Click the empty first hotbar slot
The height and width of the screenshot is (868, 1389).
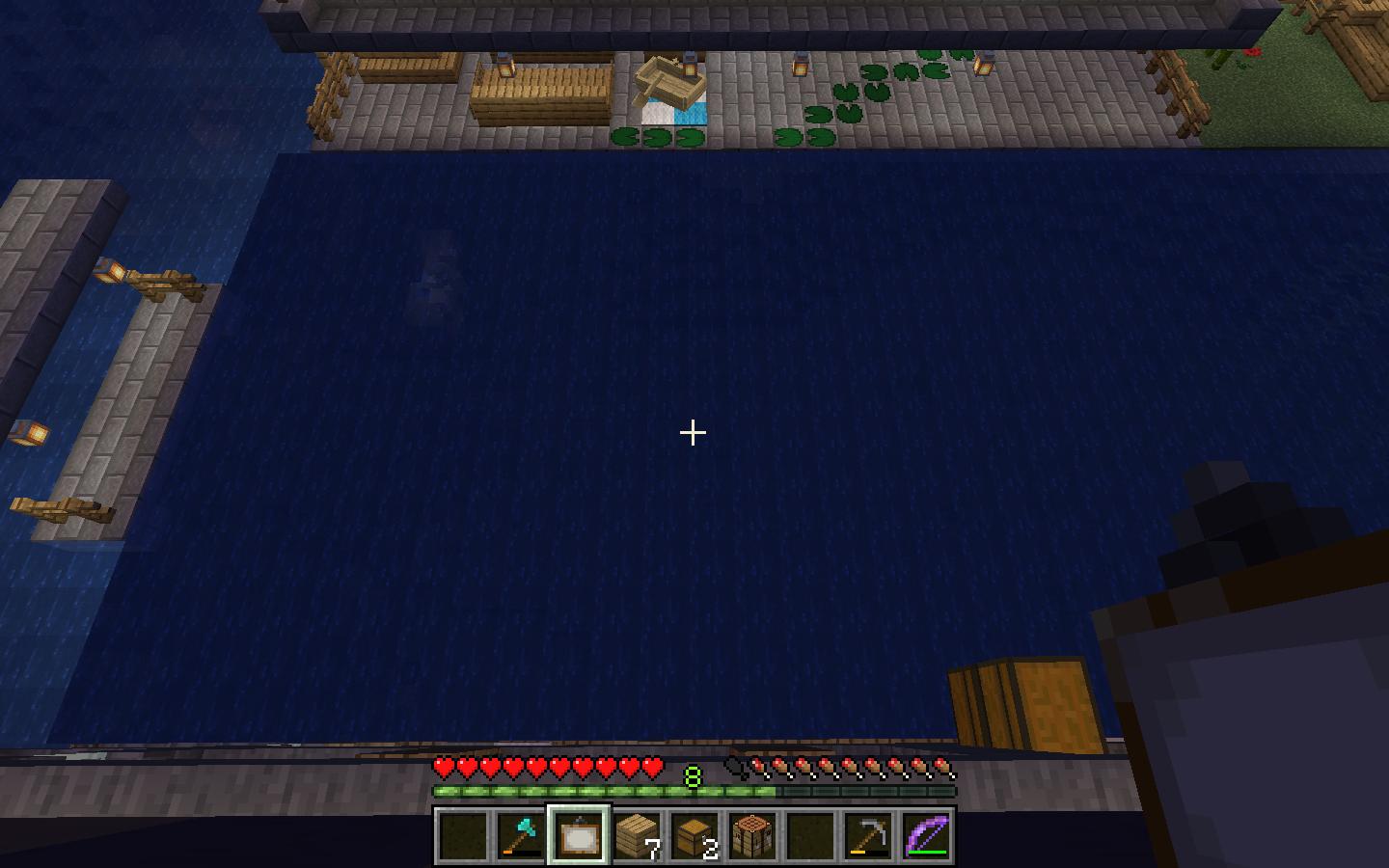click(x=462, y=835)
